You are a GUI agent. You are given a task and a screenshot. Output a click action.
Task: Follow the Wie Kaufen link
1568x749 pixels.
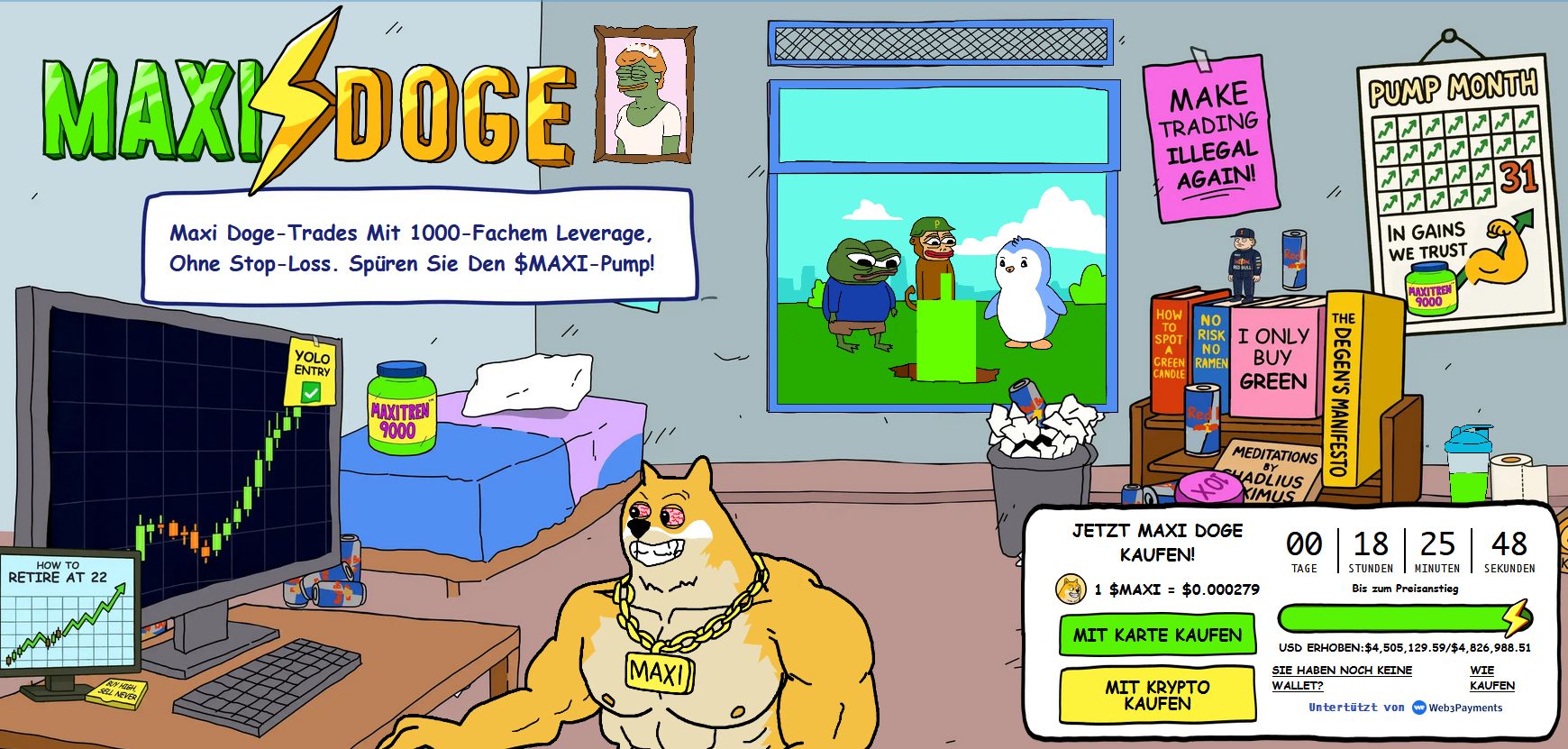pos(1491,678)
